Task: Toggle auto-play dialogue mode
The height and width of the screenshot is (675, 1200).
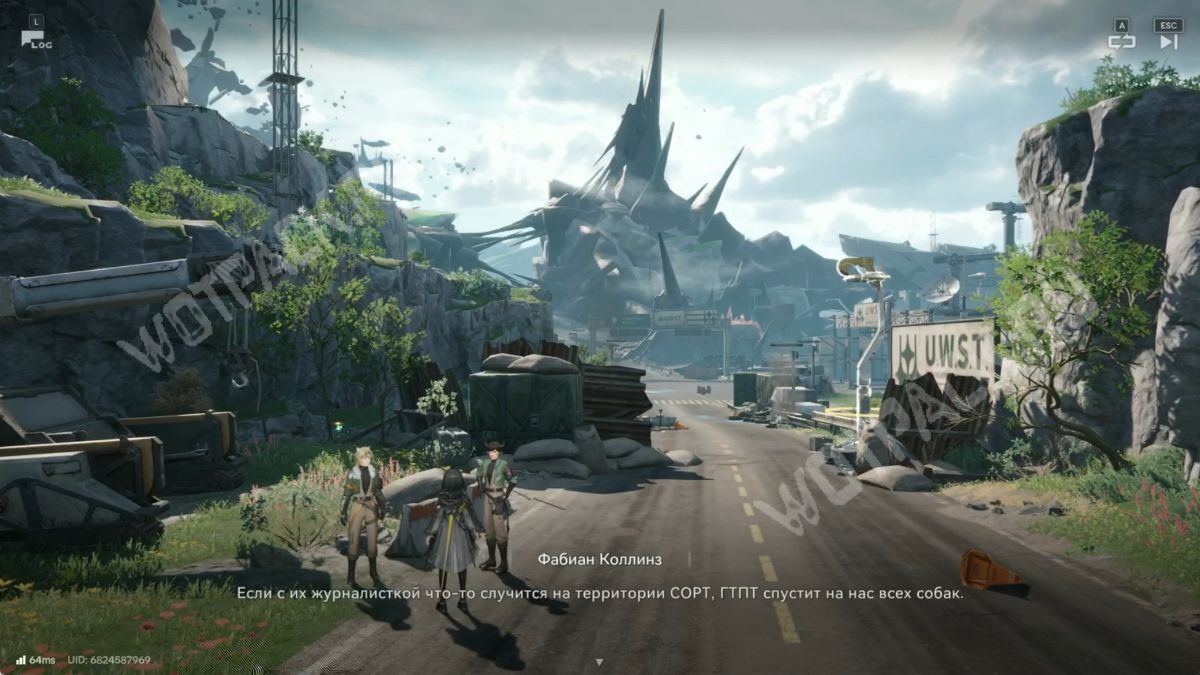Action: coord(1122,42)
